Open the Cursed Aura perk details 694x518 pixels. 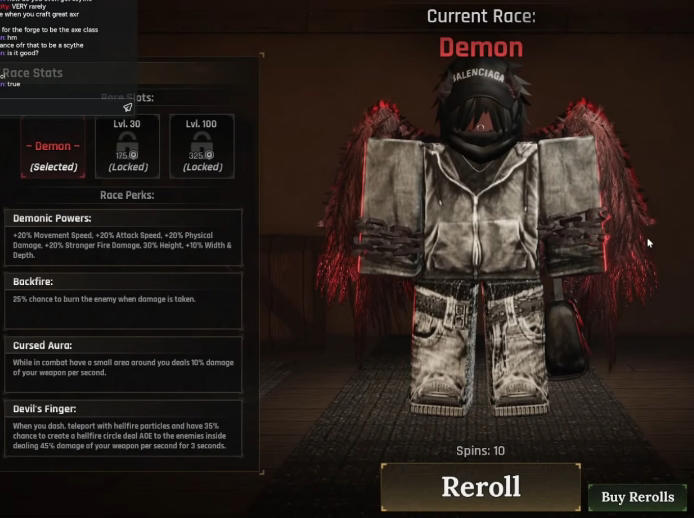(123, 364)
